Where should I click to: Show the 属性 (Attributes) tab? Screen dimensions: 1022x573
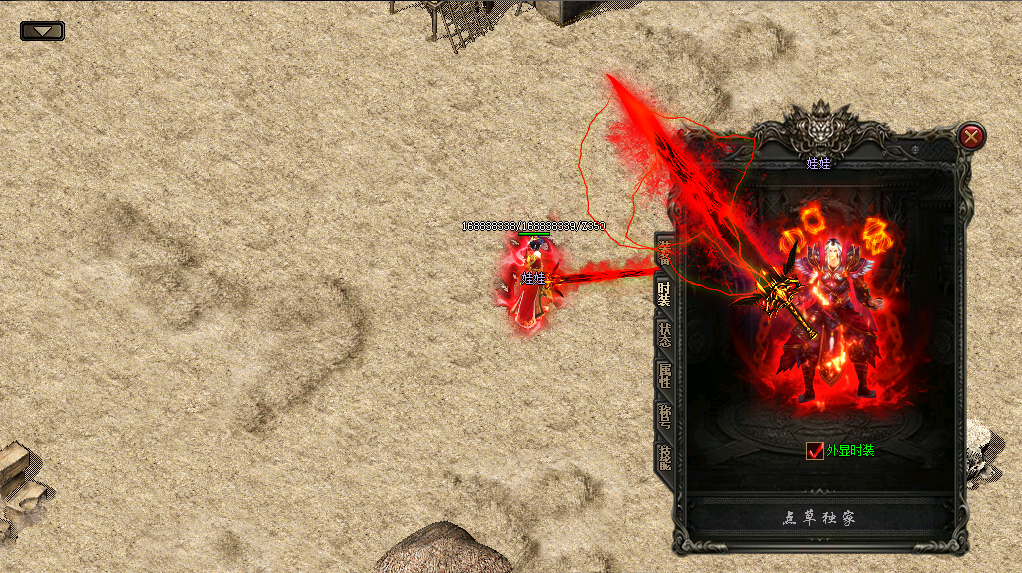(x=664, y=376)
